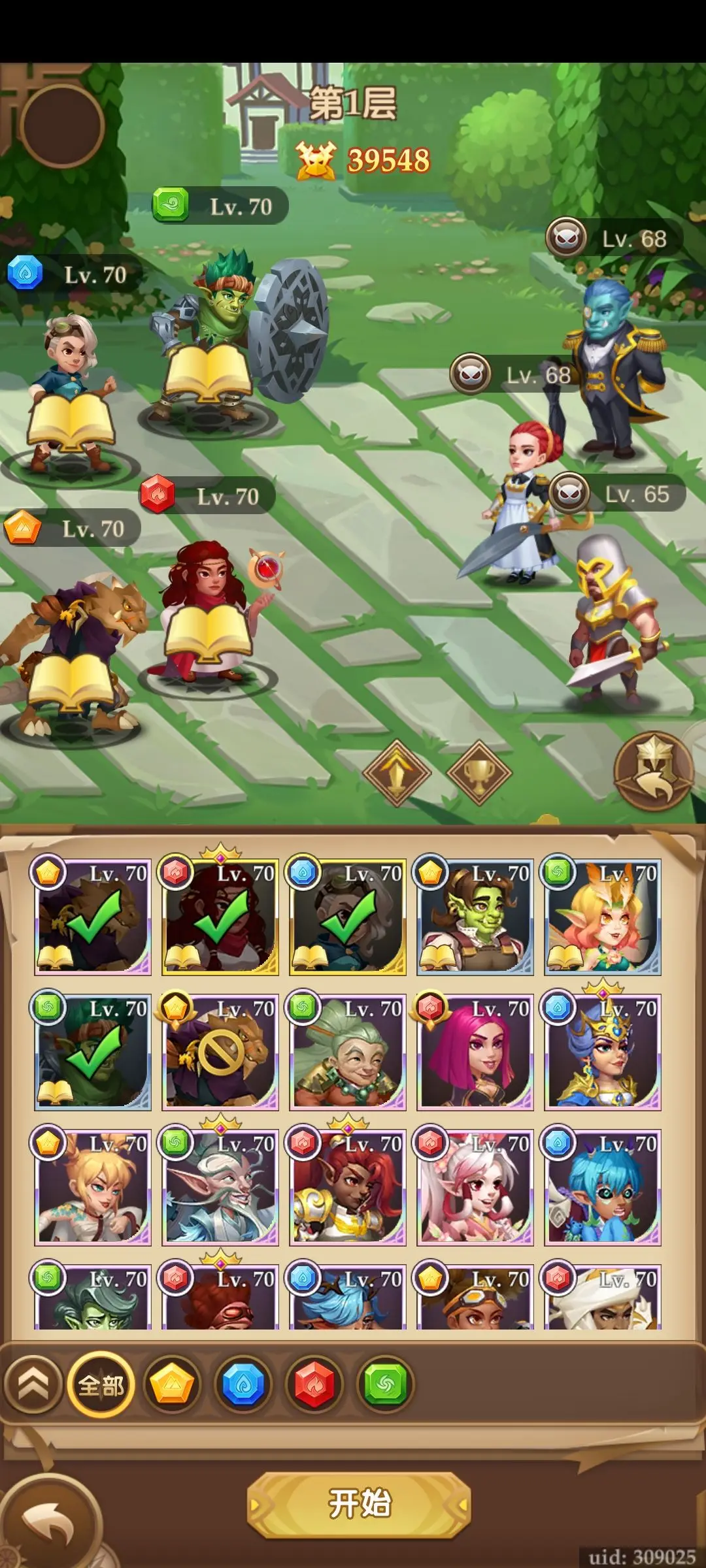Collapse hero panel with double chevron button

click(33, 1384)
